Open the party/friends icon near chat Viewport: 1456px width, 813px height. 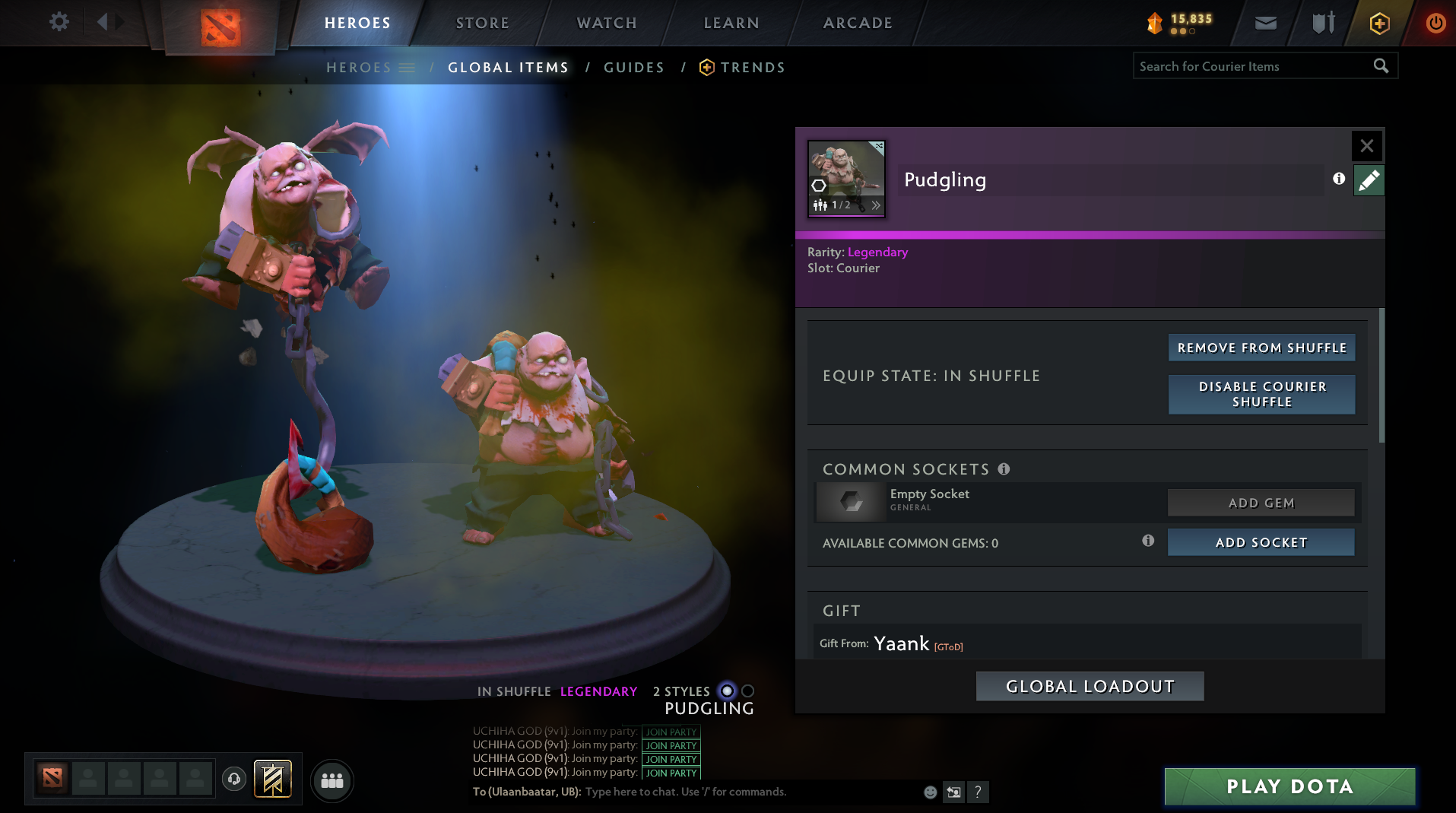point(331,780)
